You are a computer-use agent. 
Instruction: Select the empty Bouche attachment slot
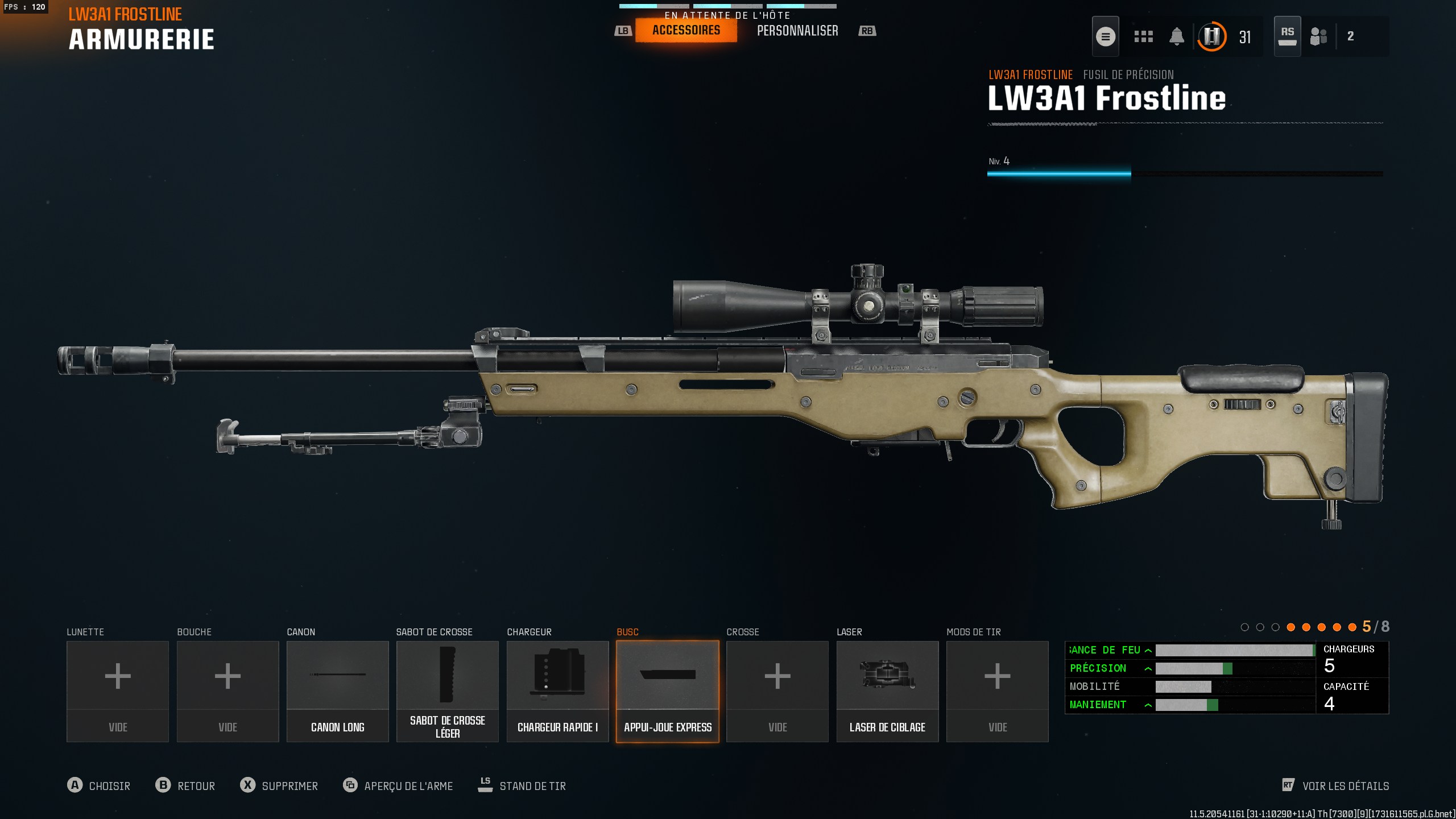[227, 691]
